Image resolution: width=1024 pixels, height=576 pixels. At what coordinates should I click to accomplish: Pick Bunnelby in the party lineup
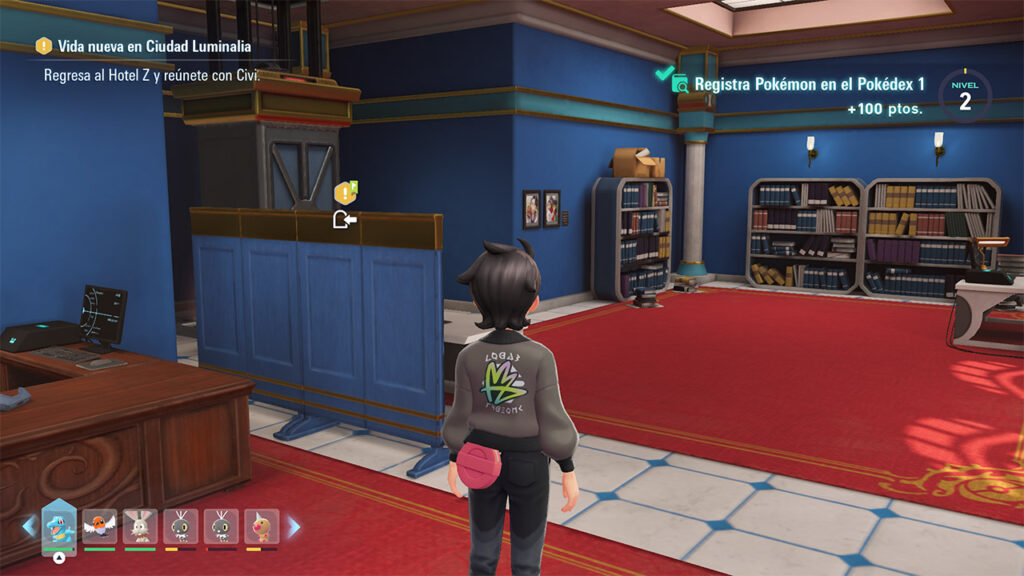pyautogui.click(x=140, y=526)
